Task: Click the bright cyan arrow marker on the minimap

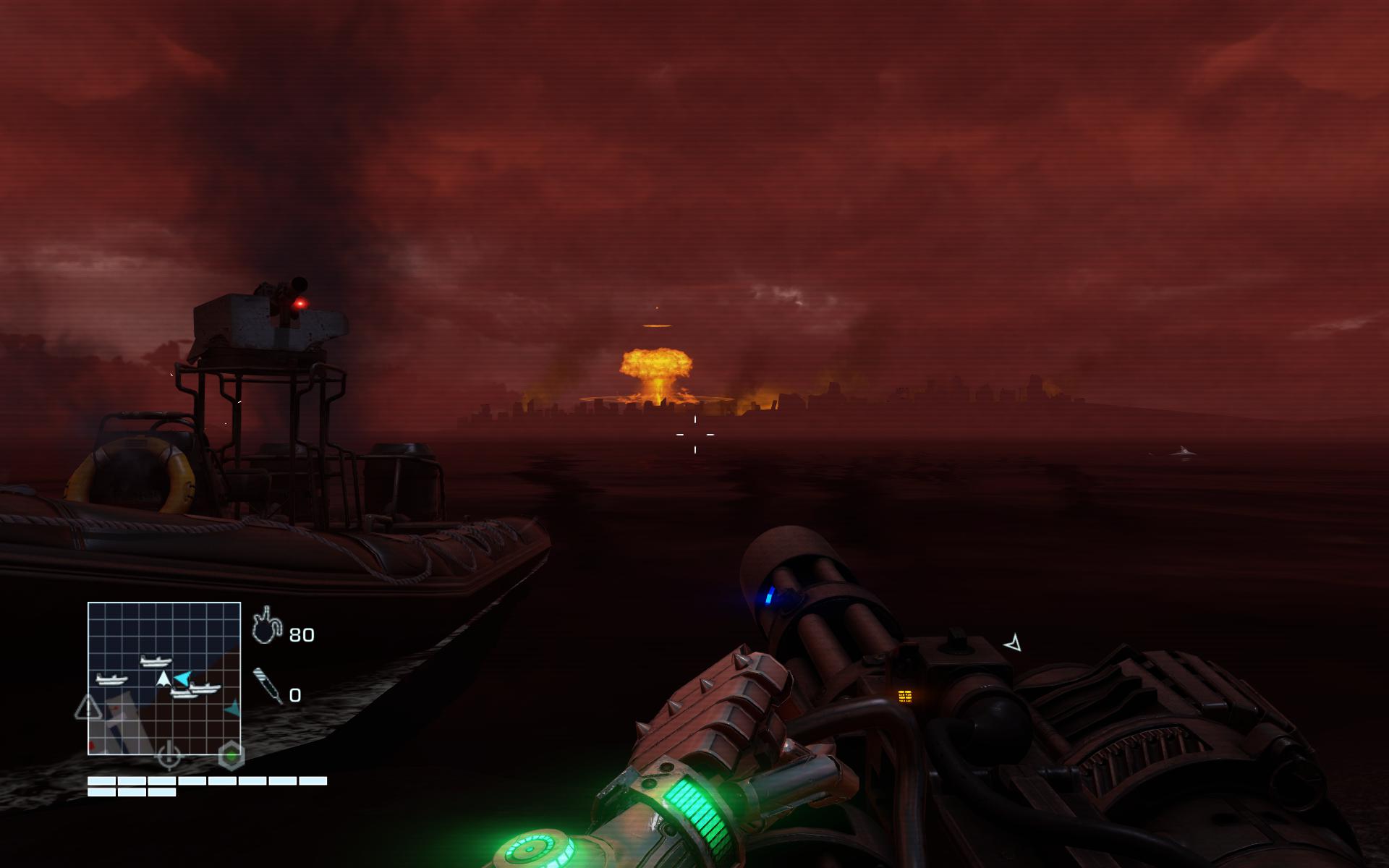Action: 184,678
